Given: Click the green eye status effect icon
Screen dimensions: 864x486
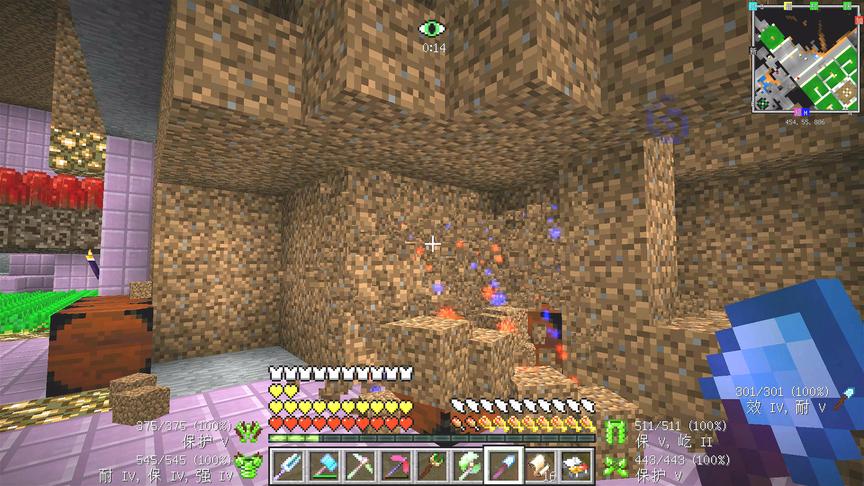Looking at the screenshot, I should 432,29.
